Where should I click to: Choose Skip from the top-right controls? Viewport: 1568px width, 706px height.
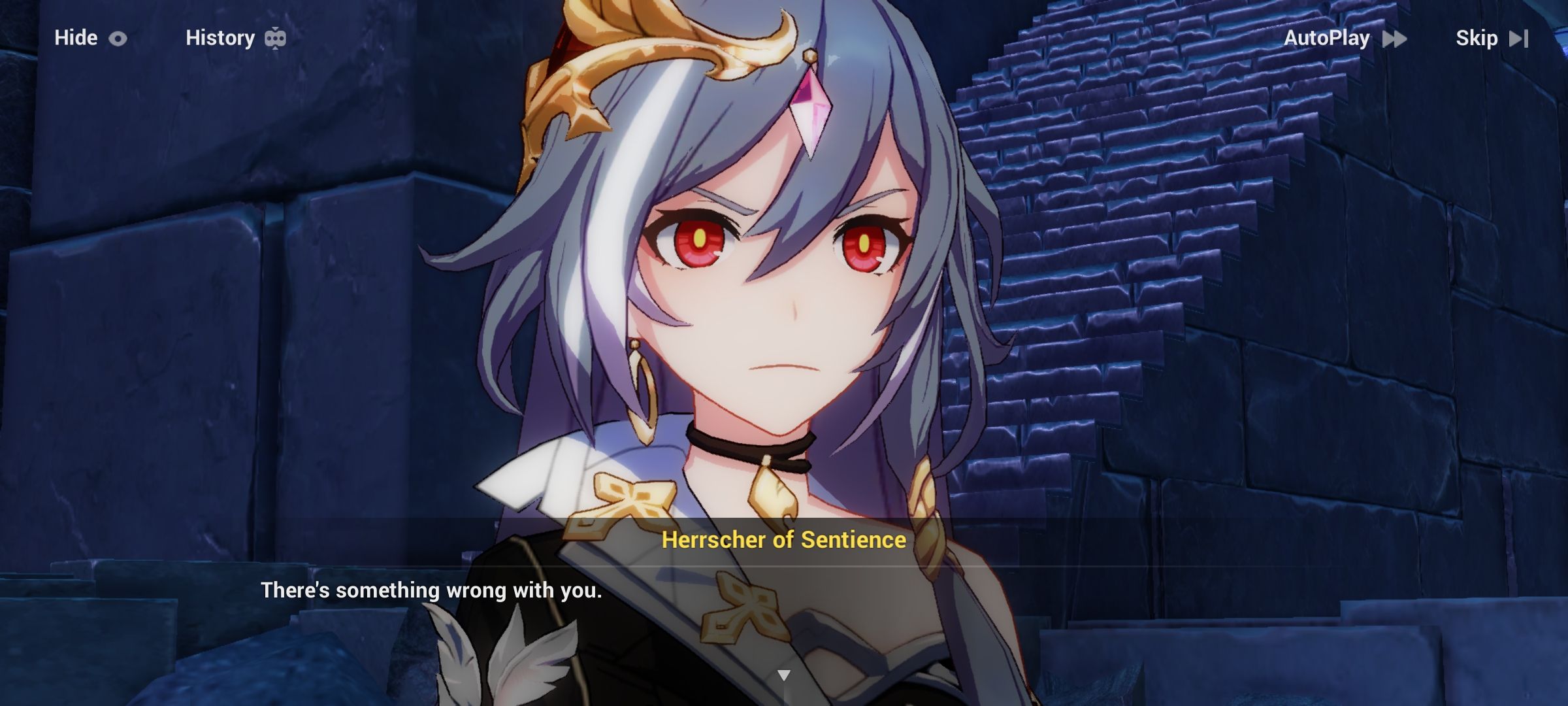point(1477,38)
